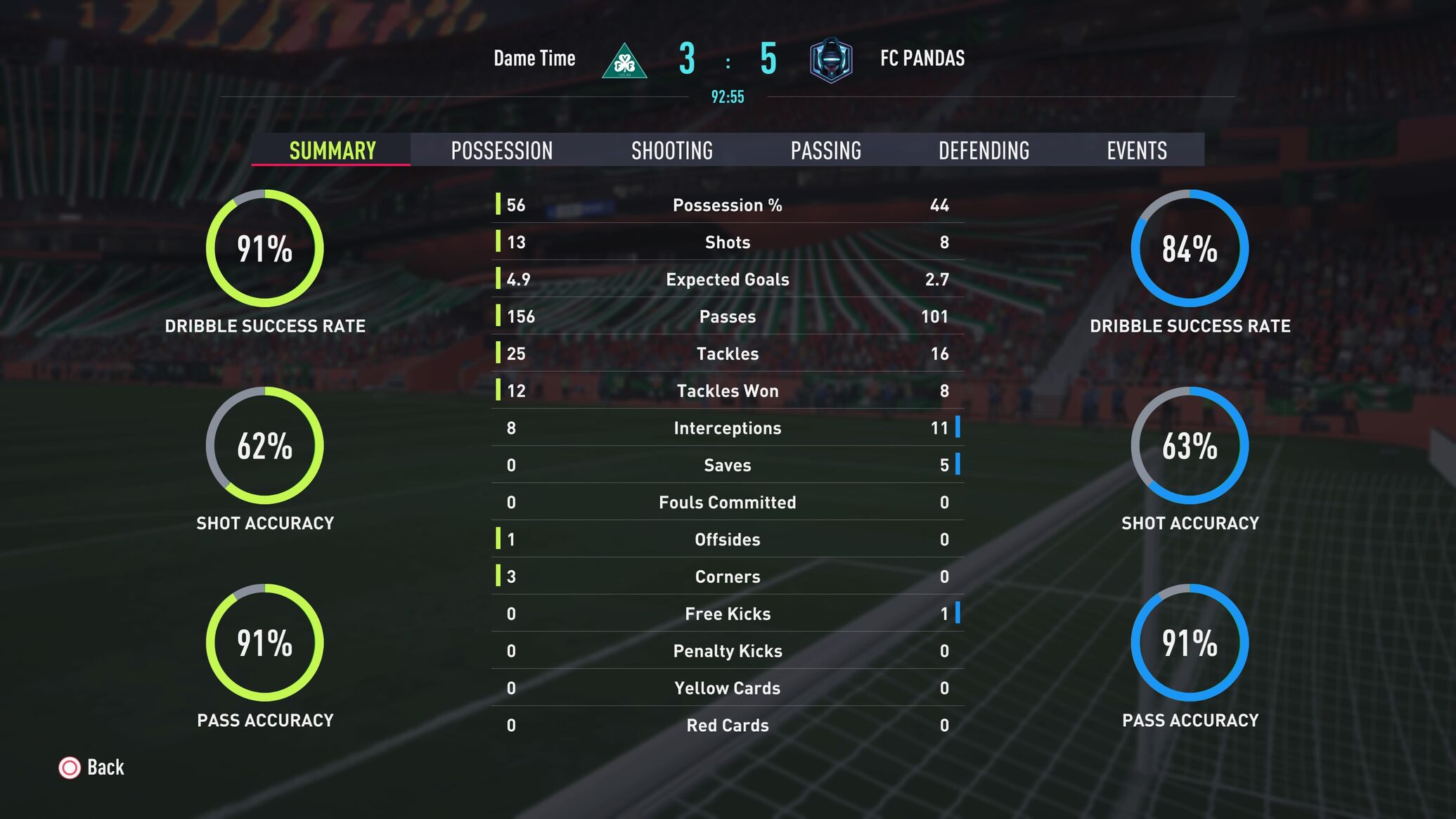Open the Shooting stats tab
Screen dimensions: 1456x819
click(671, 150)
